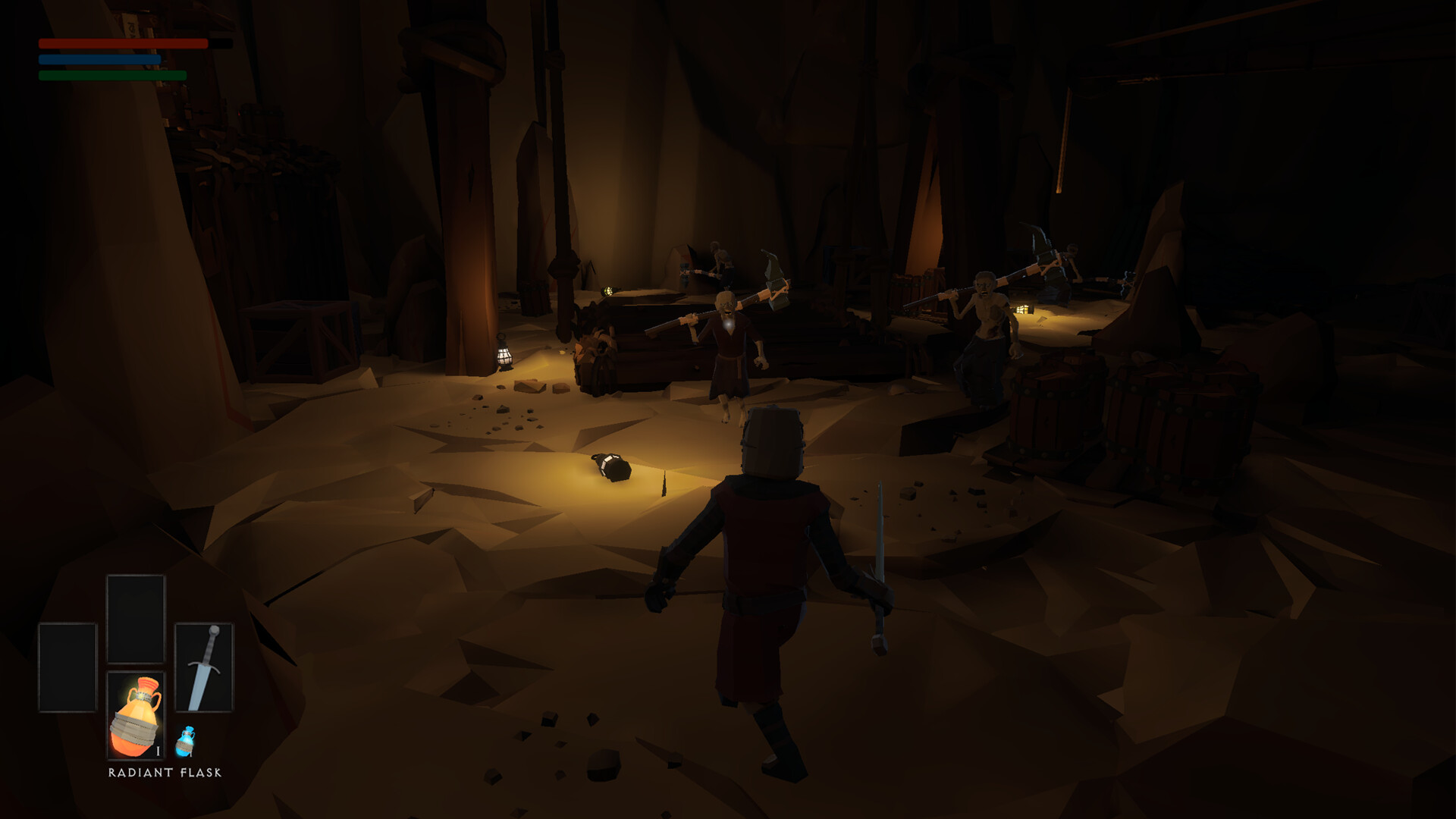1456x819 pixels.
Task: Click the skeleton miner carrying a pickaxe
Action: (728, 334)
